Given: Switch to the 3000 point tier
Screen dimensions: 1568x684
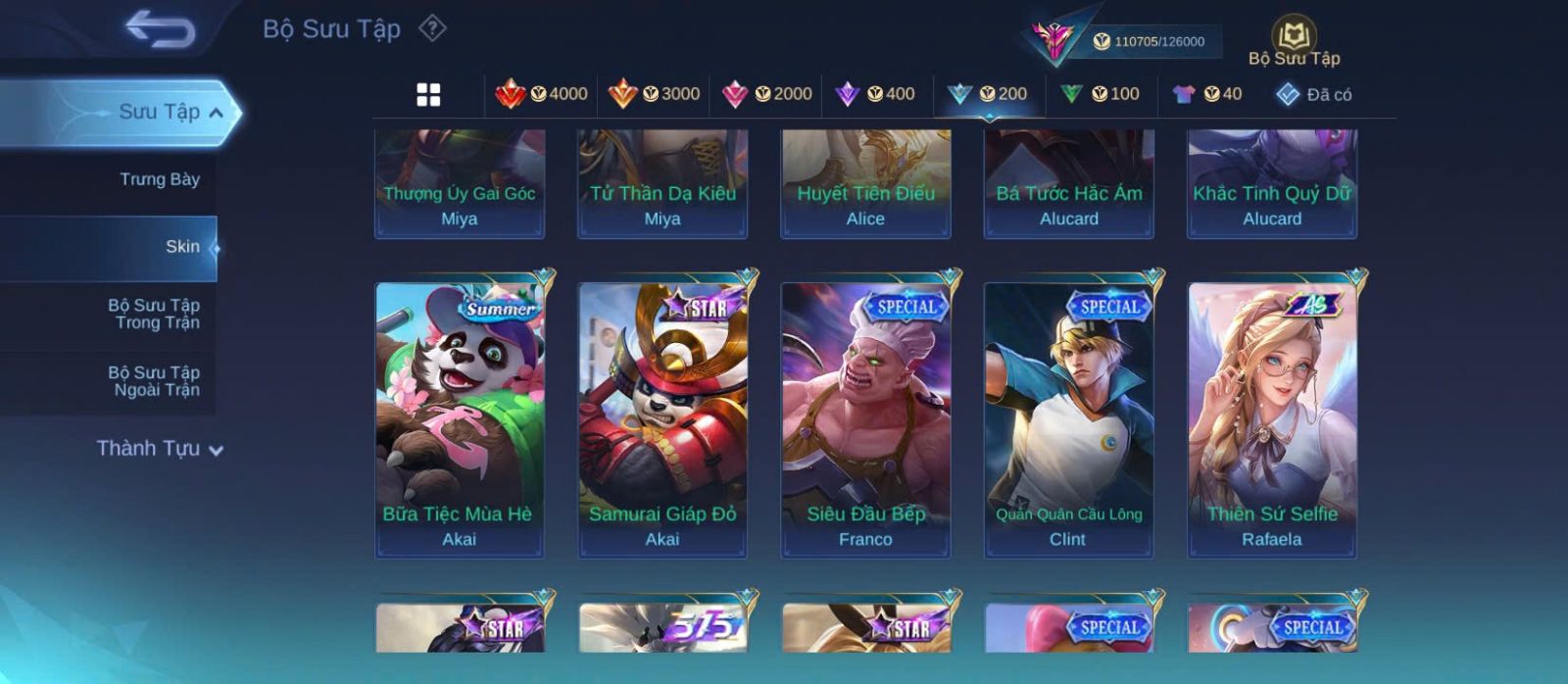Looking at the screenshot, I should pyautogui.click(x=654, y=94).
